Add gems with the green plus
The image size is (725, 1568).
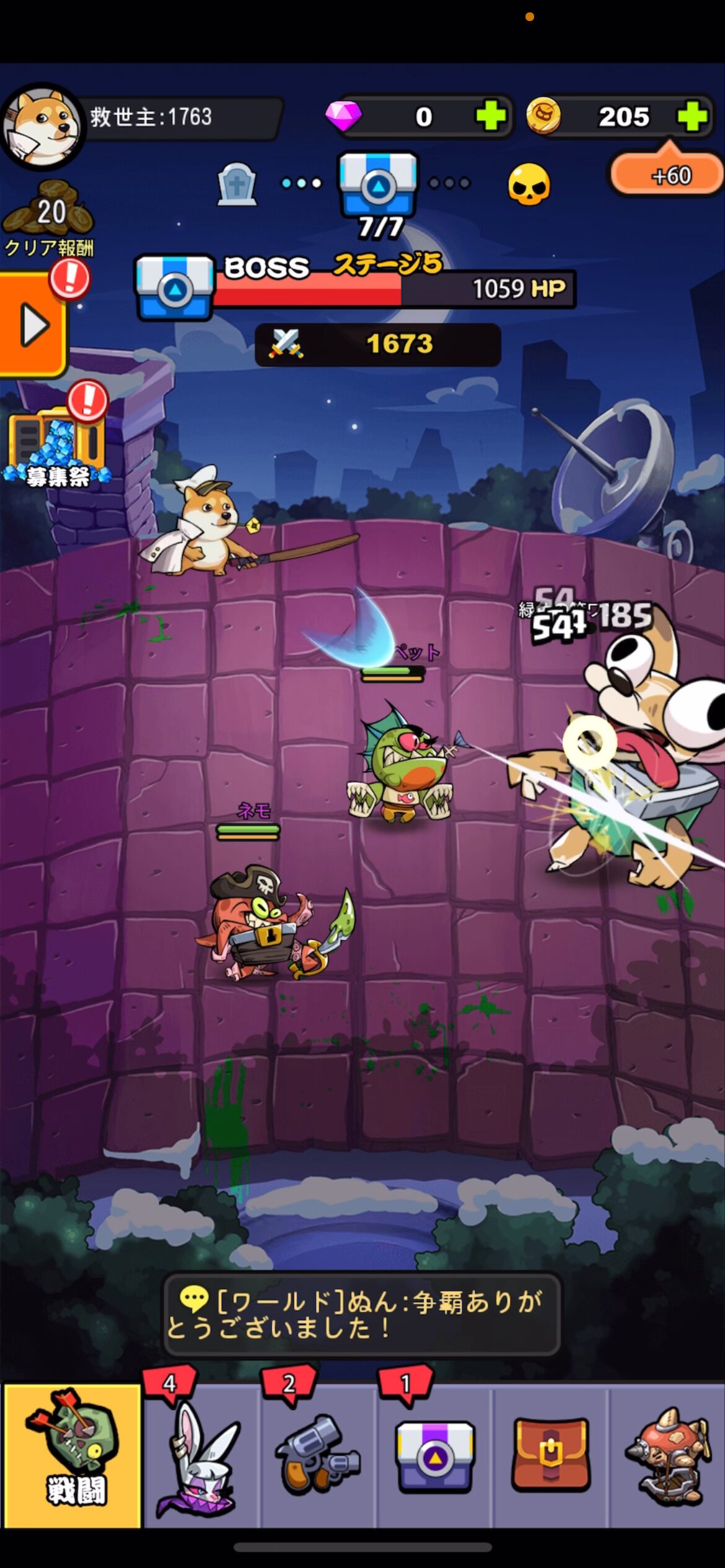pyautogui.click(x=491, y=116)
